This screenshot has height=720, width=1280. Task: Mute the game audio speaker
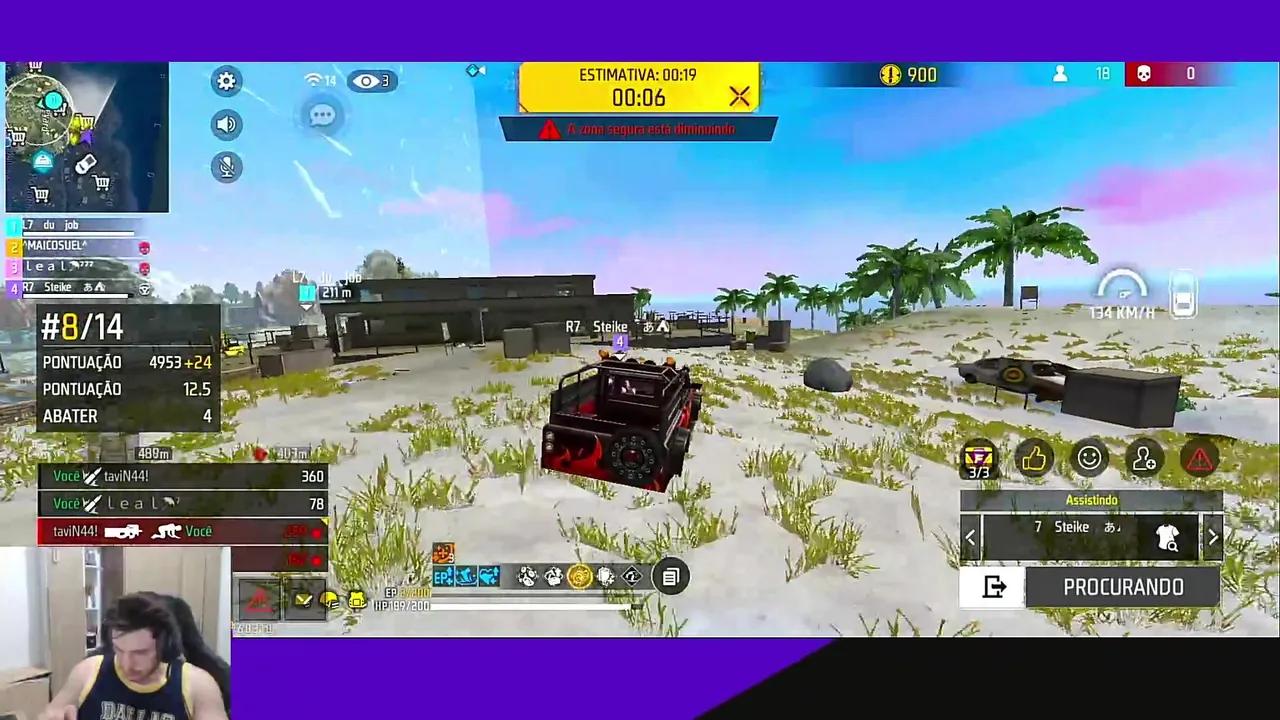(226, 124)
